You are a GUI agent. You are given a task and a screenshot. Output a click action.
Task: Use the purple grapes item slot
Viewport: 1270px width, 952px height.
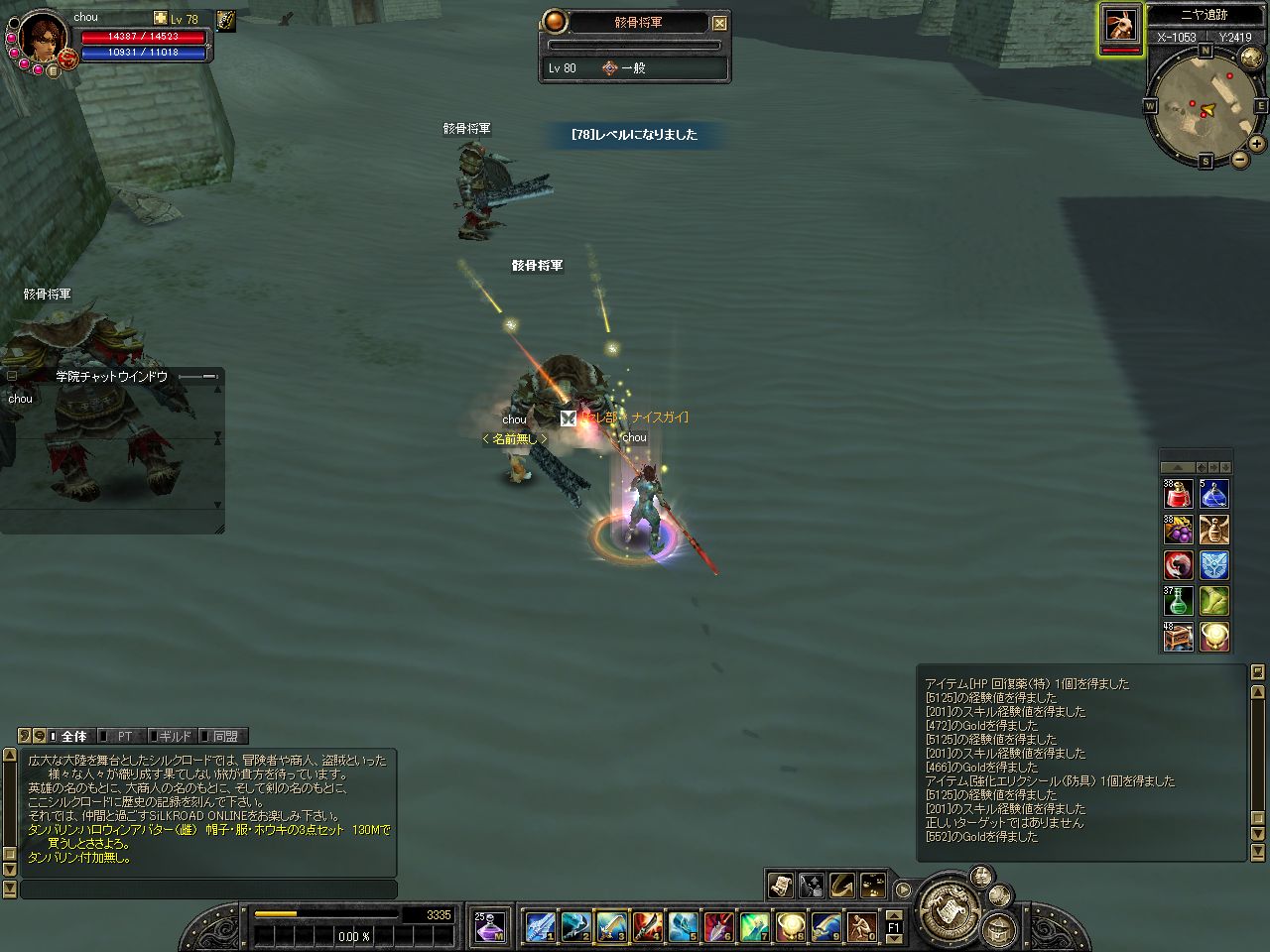pyautogui.click(x=1178, y=530)
